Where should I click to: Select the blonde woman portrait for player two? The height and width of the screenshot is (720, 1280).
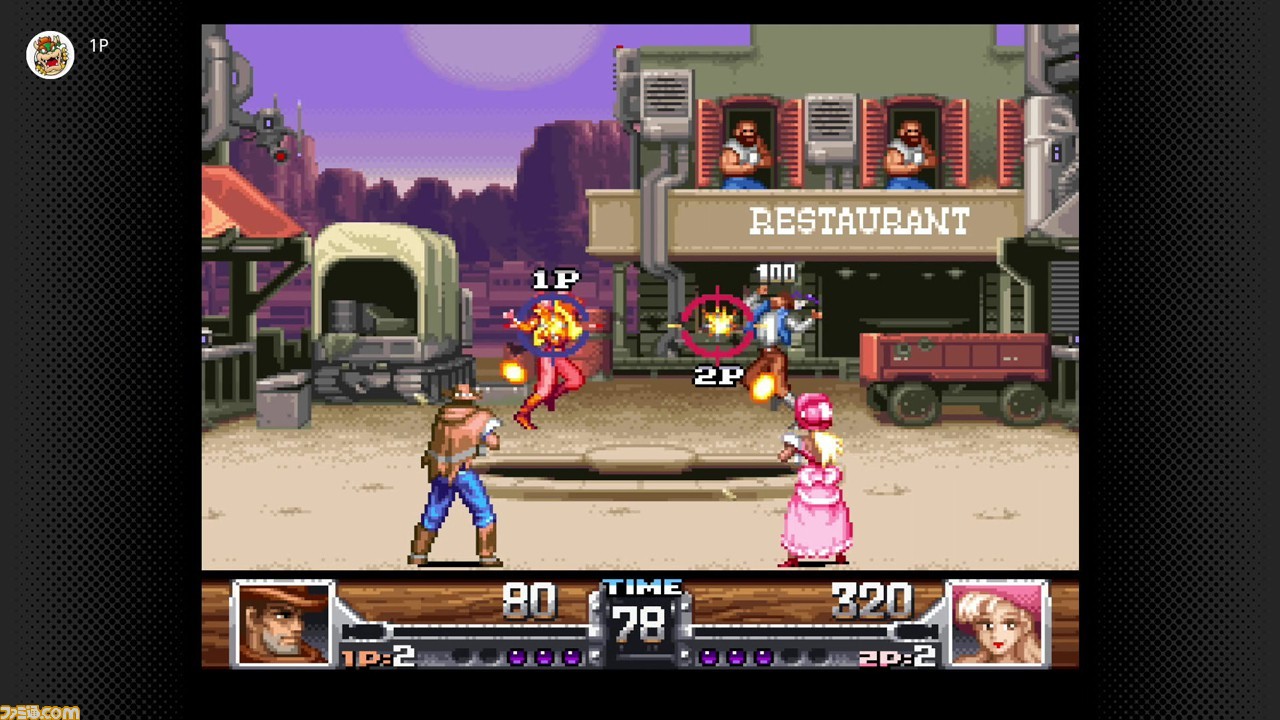point(997,623)
